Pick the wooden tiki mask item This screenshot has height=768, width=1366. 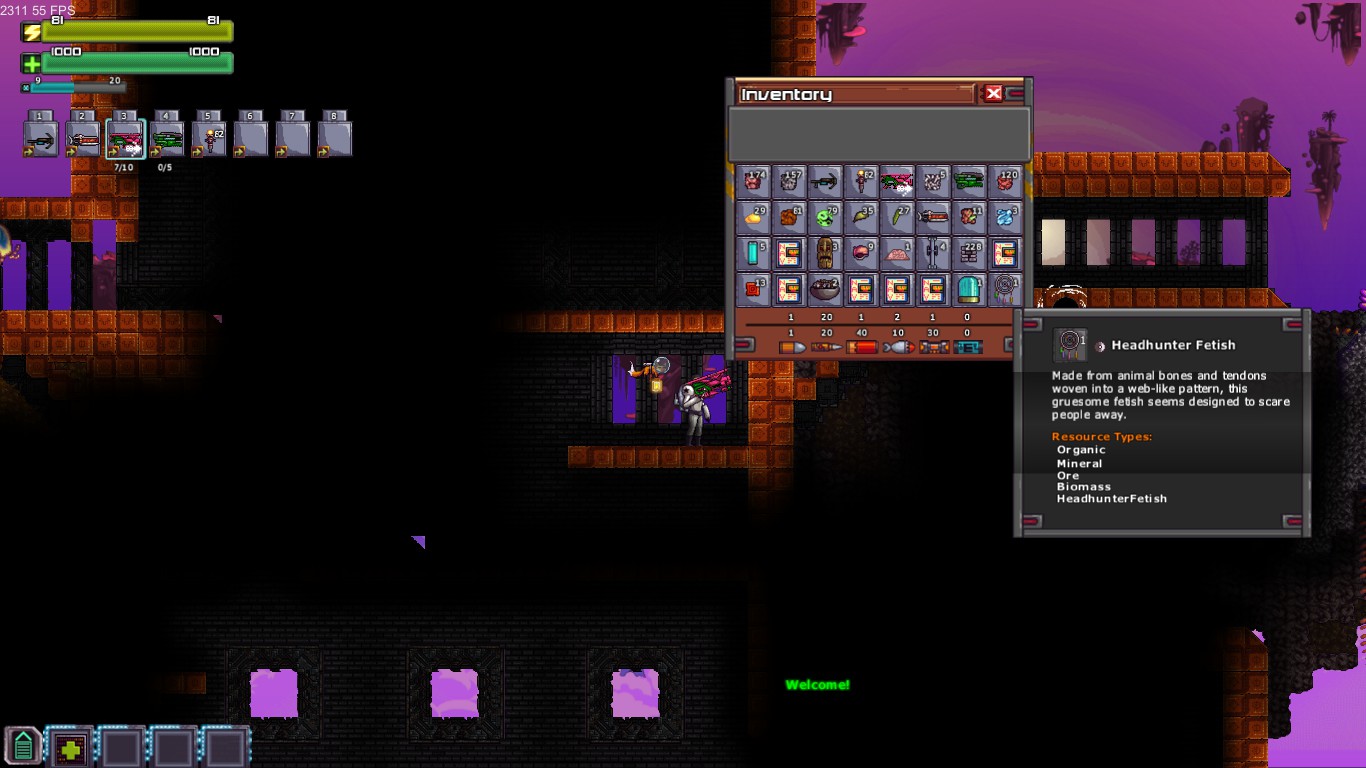(x=825, y=254)
